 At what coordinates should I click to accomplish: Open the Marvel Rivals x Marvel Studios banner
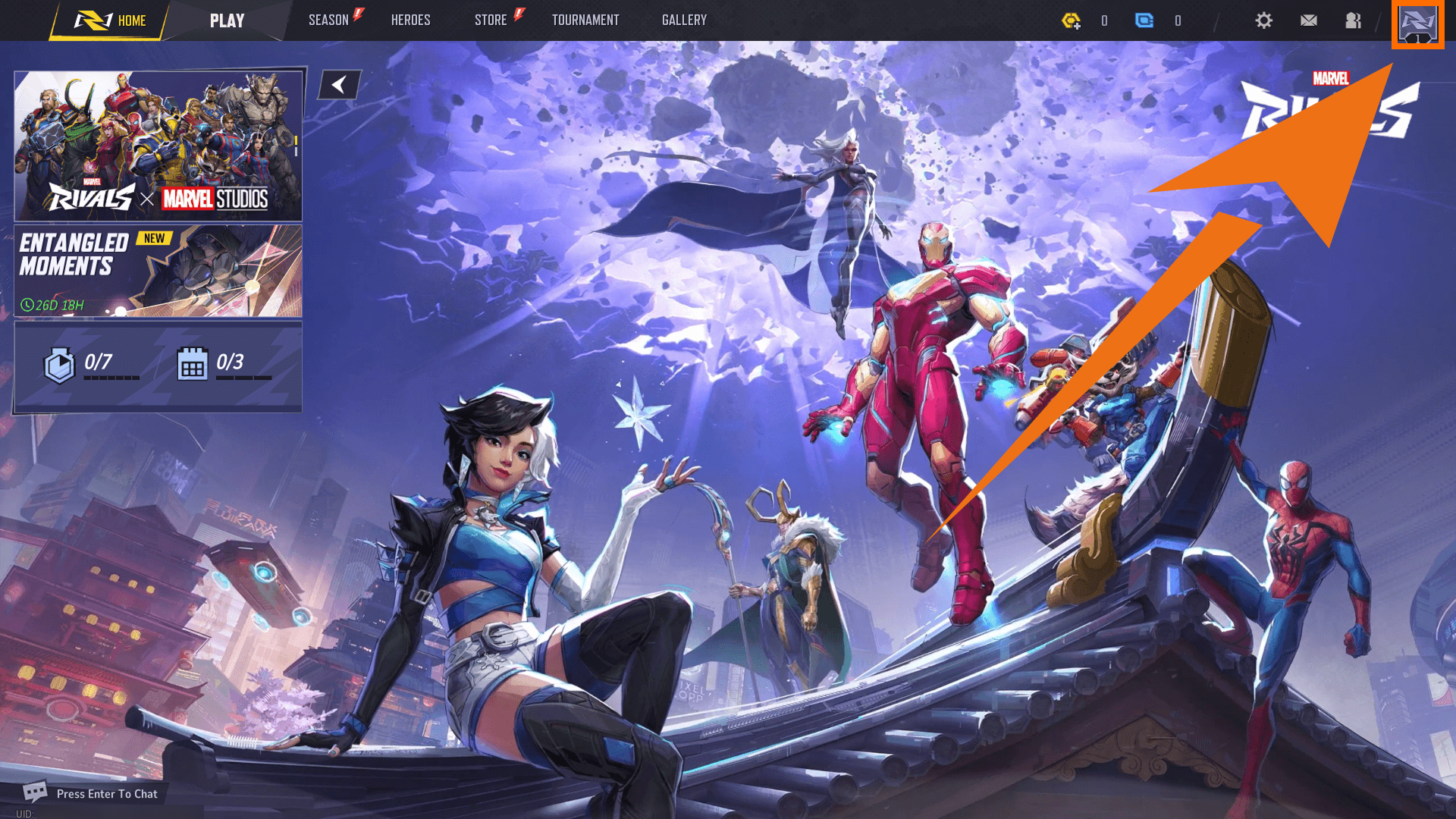click(158, 143)
